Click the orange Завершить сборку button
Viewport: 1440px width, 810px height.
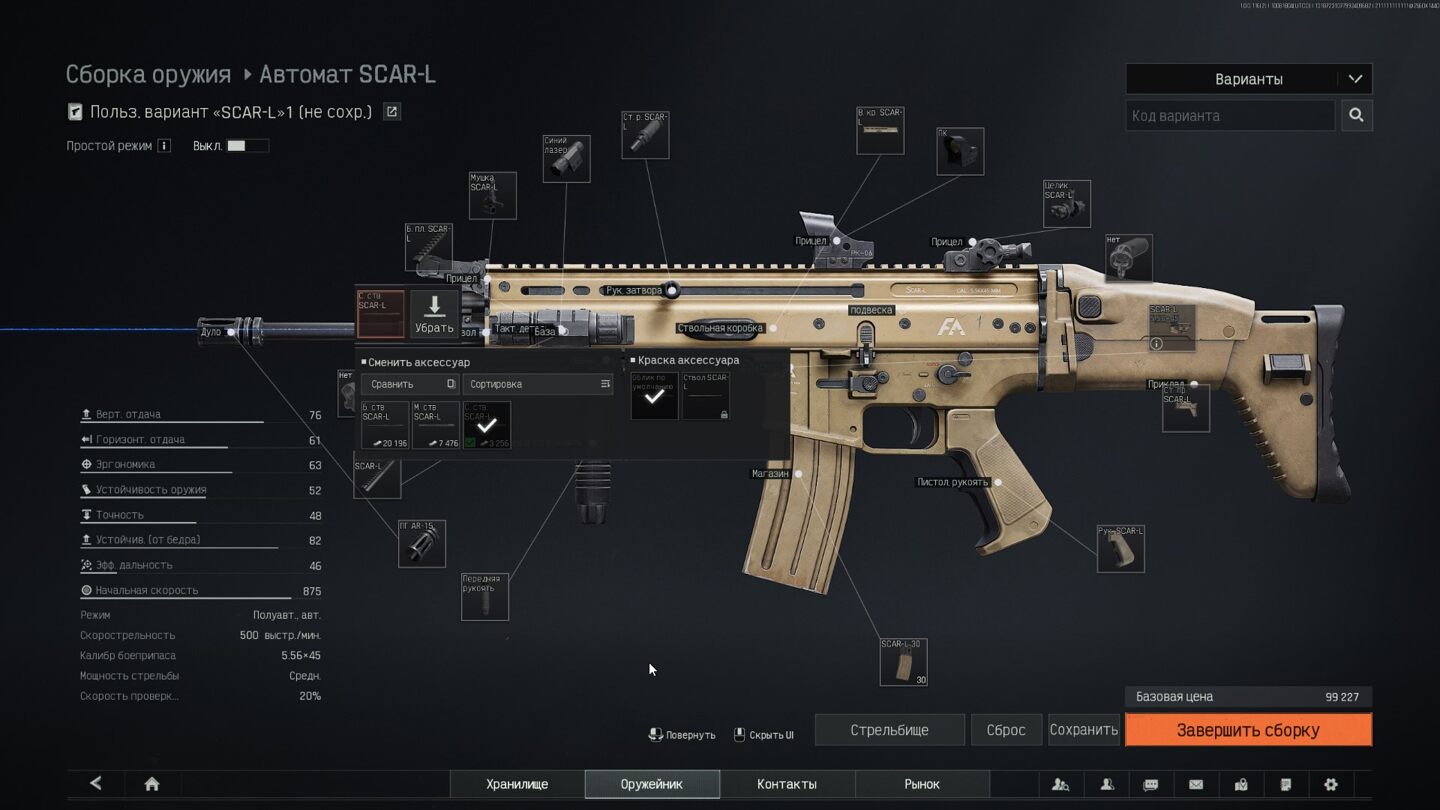click(x=1248, y=730)
